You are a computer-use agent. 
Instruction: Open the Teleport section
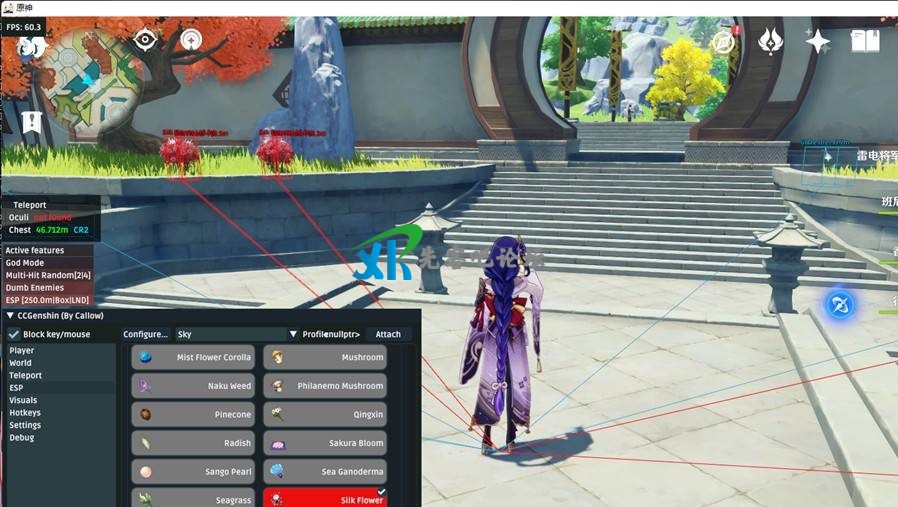pos(26,376)
